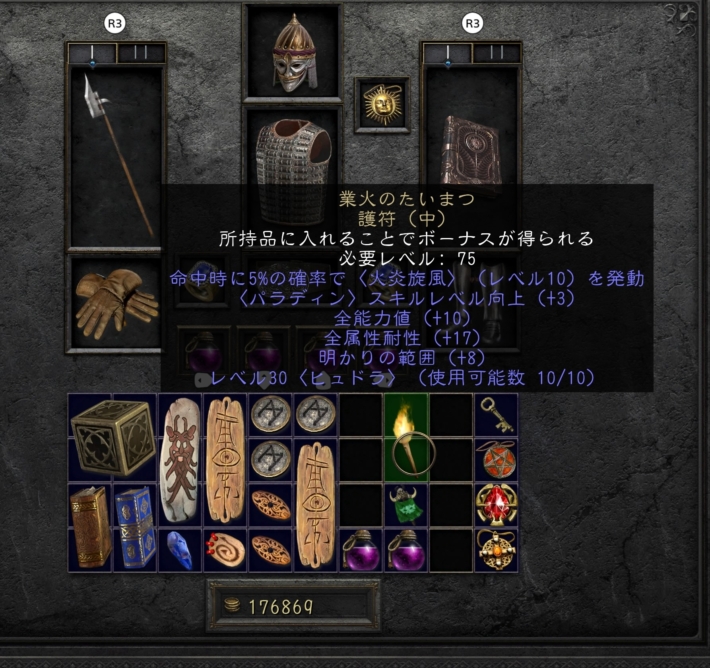Pick up the Hellfire Torch charm
710x668 pixels.
coord(404,437)
